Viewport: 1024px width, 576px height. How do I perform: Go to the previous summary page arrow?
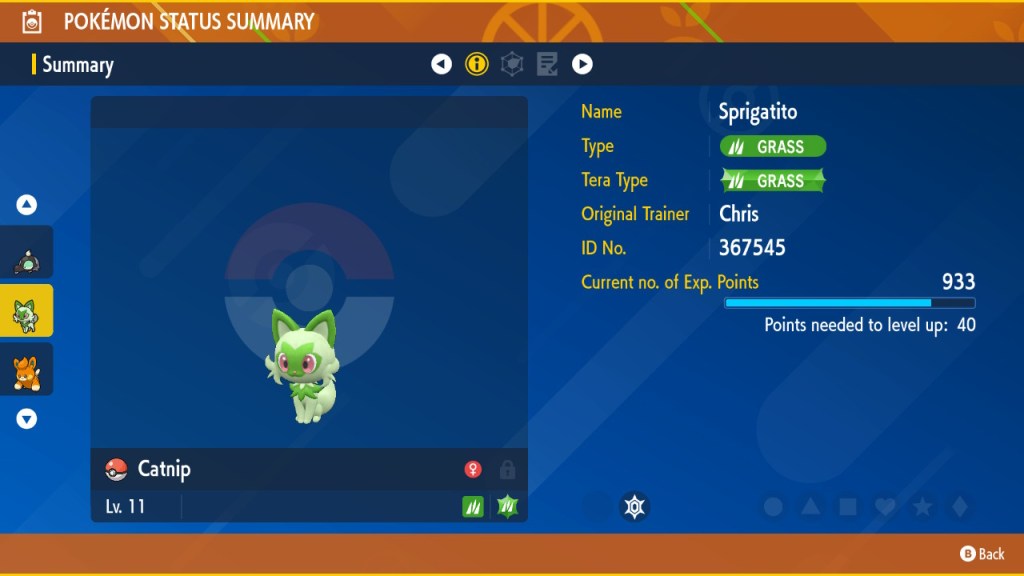coord(441,65)
